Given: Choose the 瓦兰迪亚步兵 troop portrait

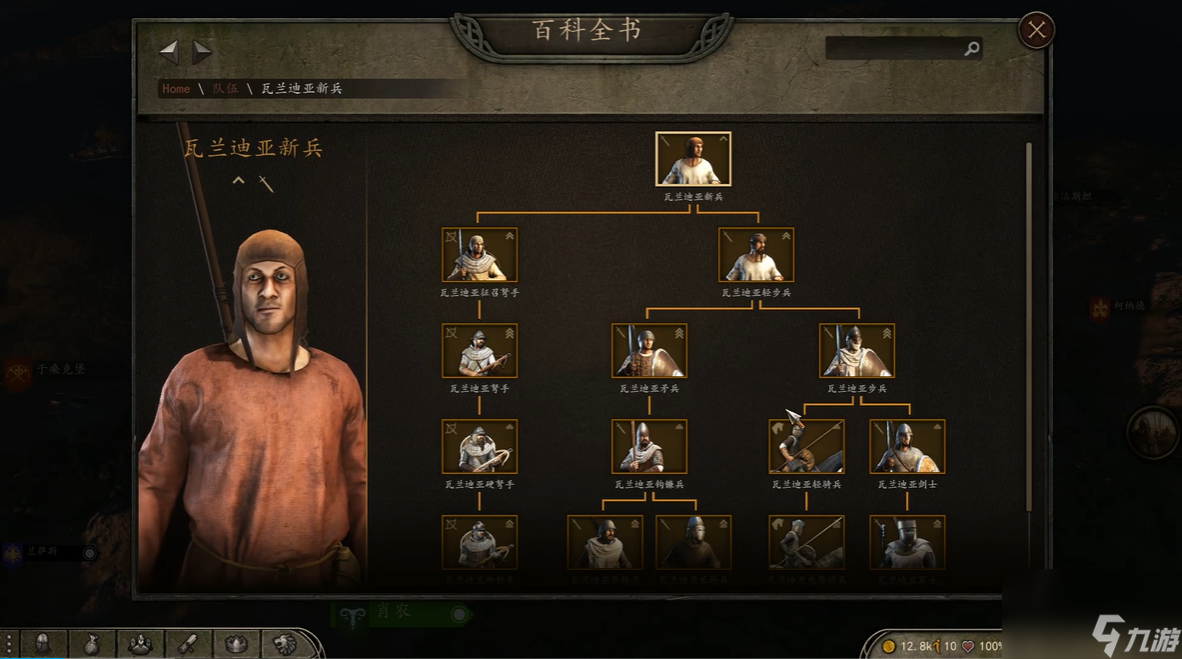Looking at the screenshot, I should pos(857,351).
